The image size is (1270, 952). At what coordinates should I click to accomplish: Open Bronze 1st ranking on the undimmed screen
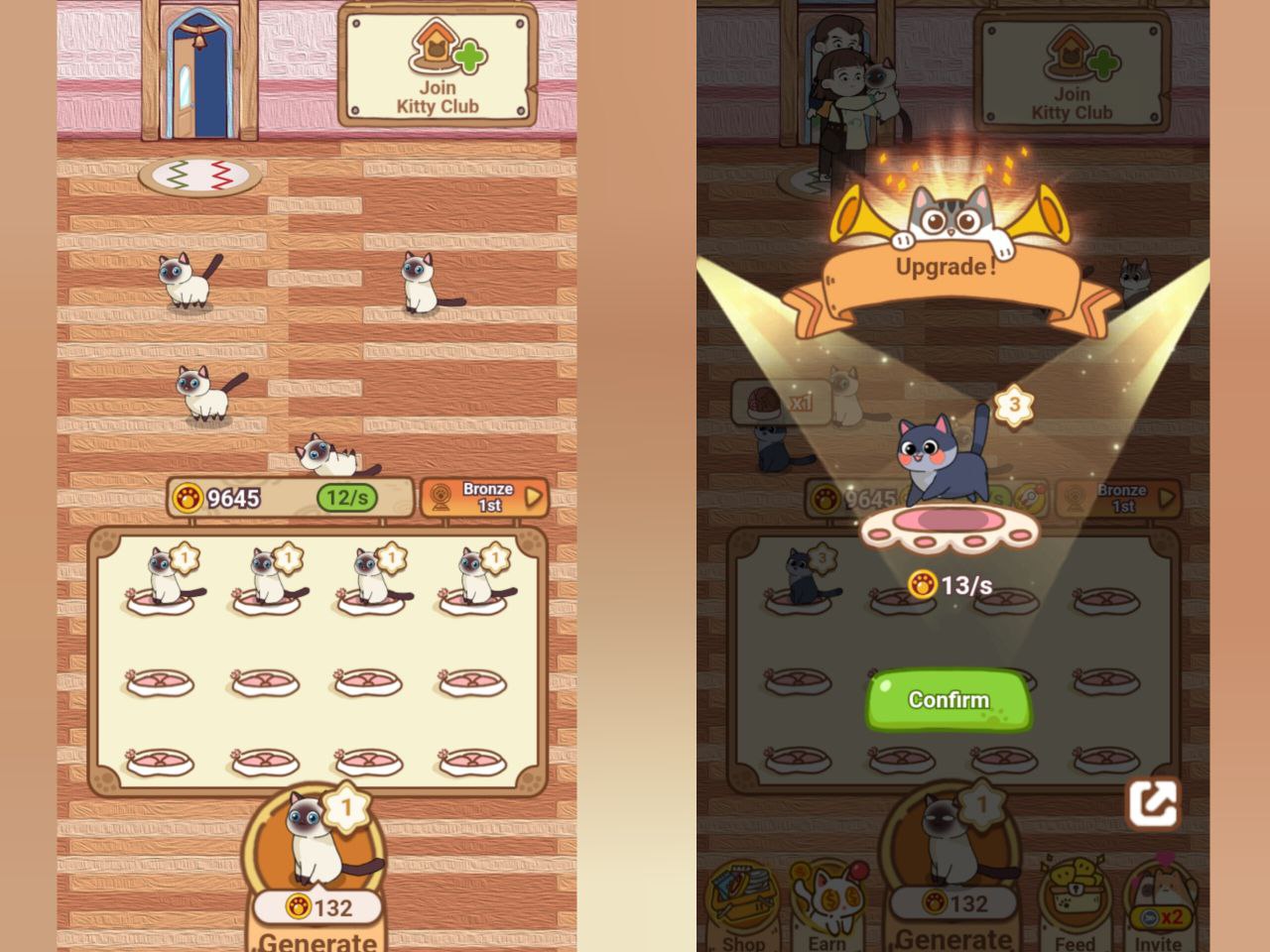point(485,498)
